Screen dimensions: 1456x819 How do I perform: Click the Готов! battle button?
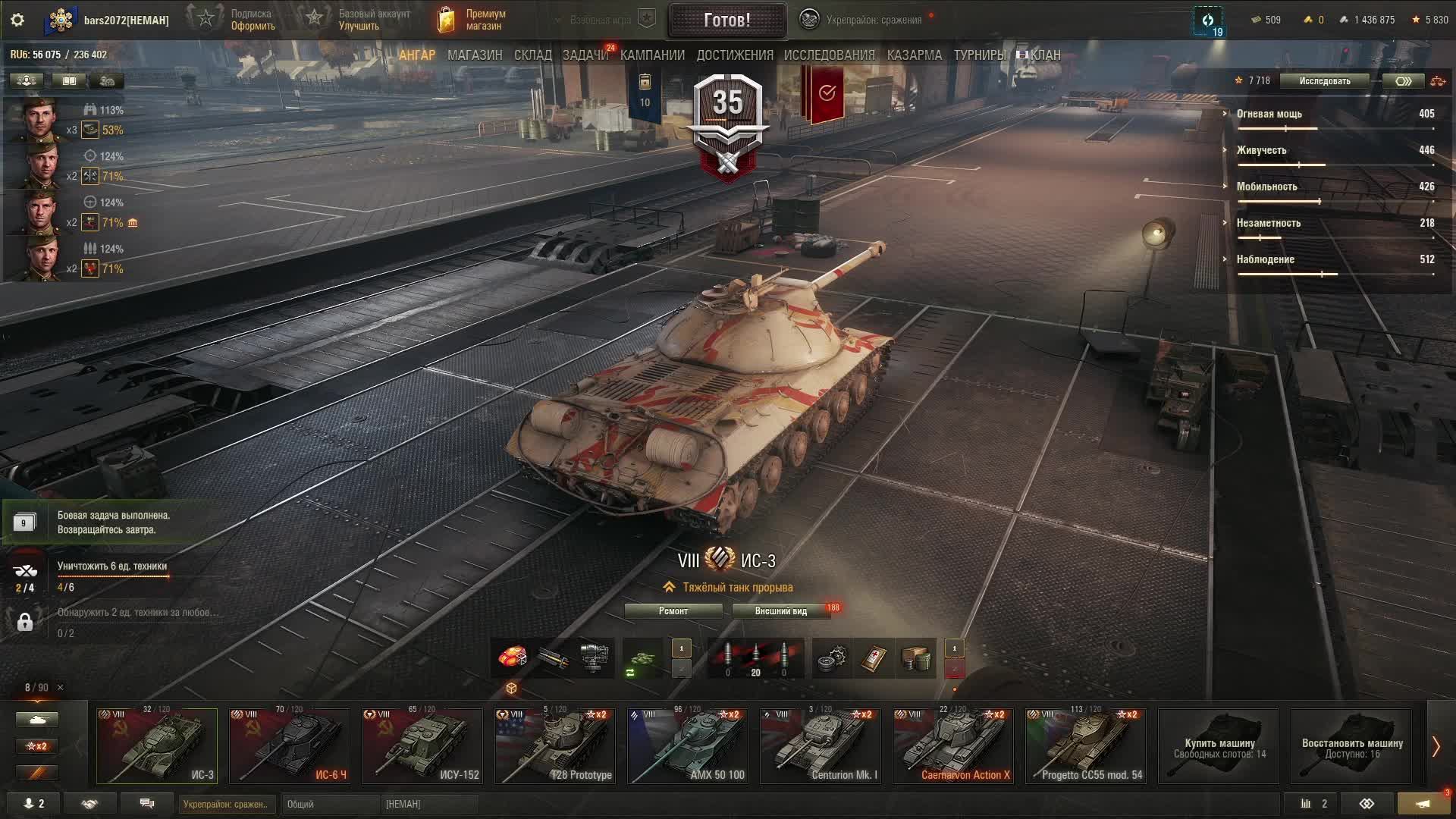(726, 20)
